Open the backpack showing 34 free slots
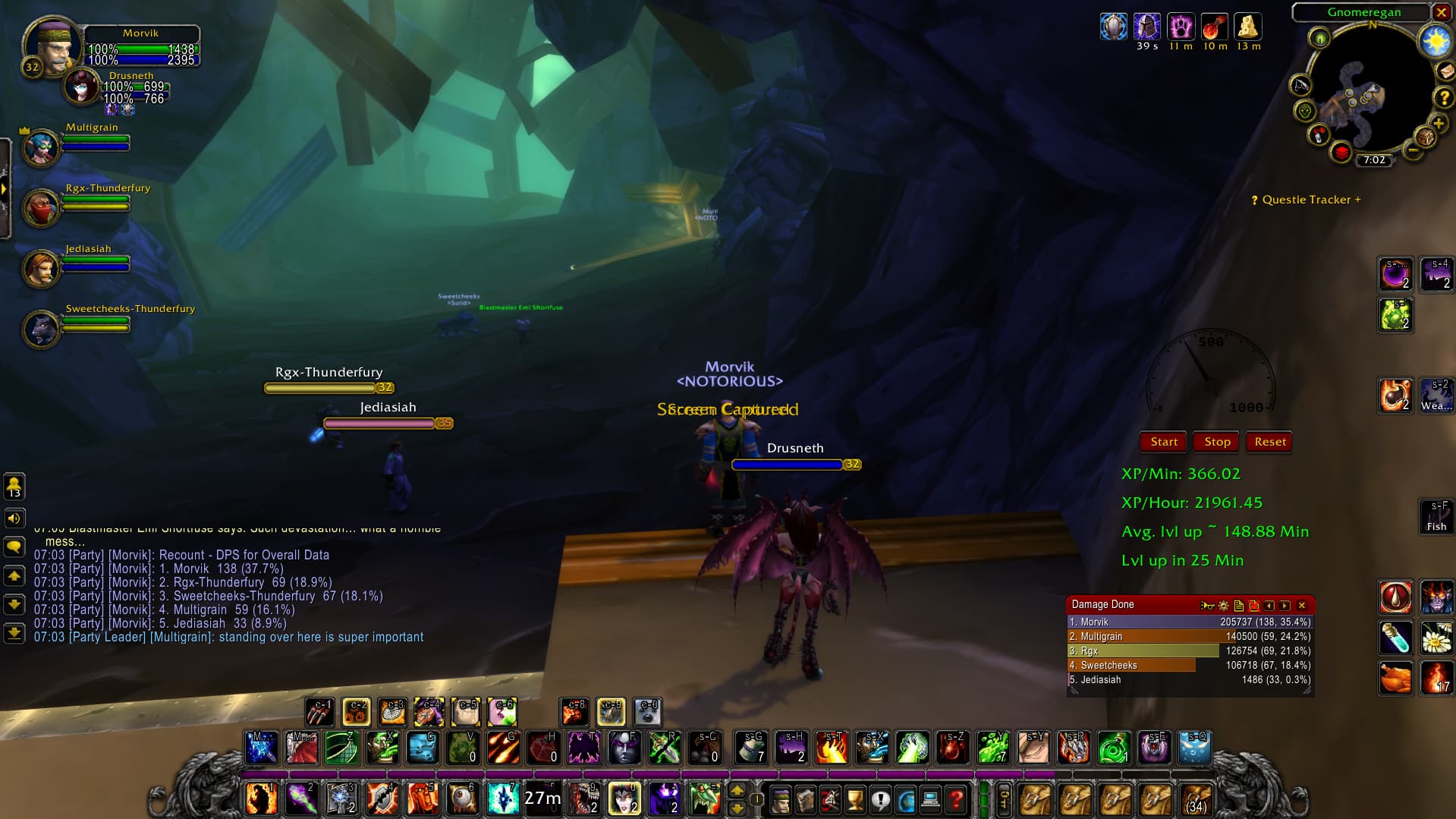Screen dimensions: 1456x819 pyautogui.click(x=1197, y=800)
